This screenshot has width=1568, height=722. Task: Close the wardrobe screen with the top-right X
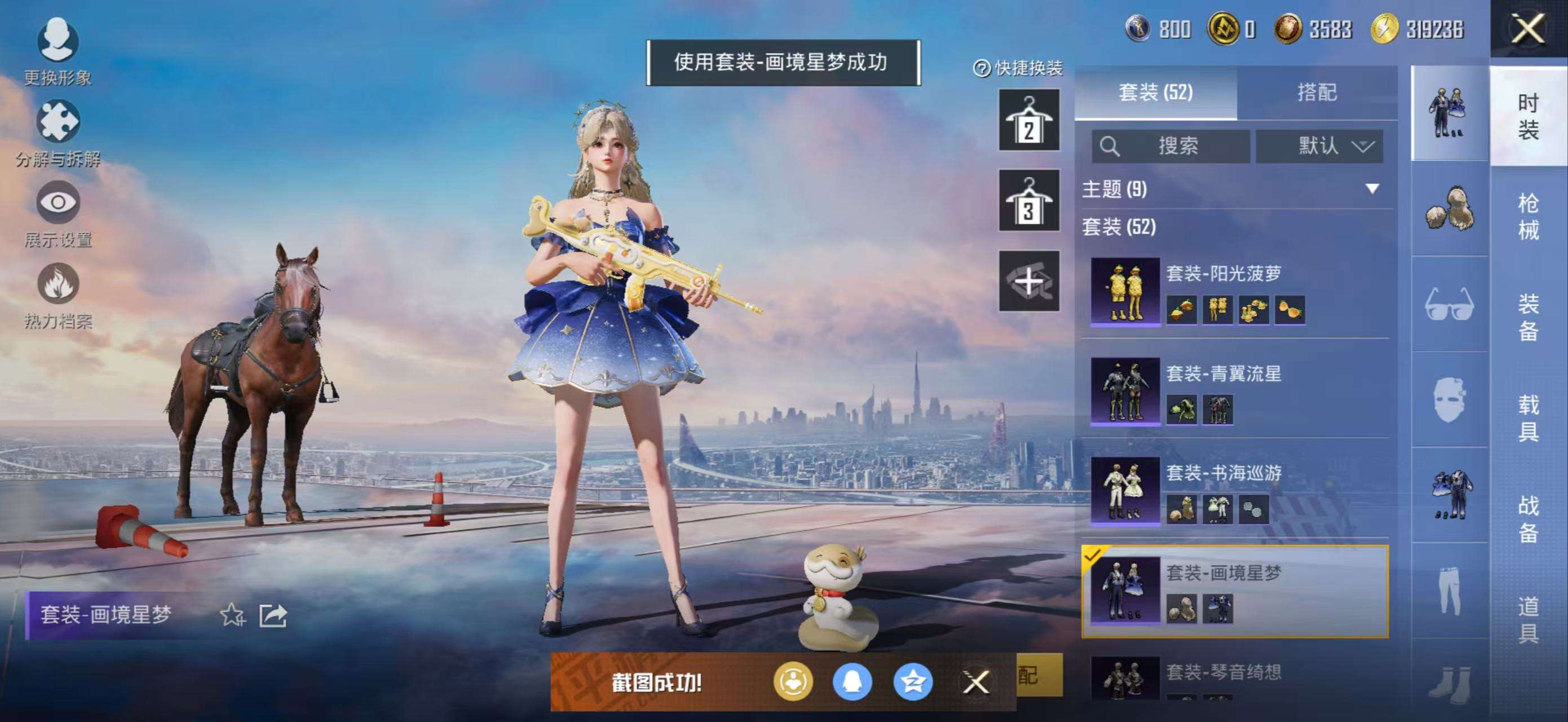1528,29
